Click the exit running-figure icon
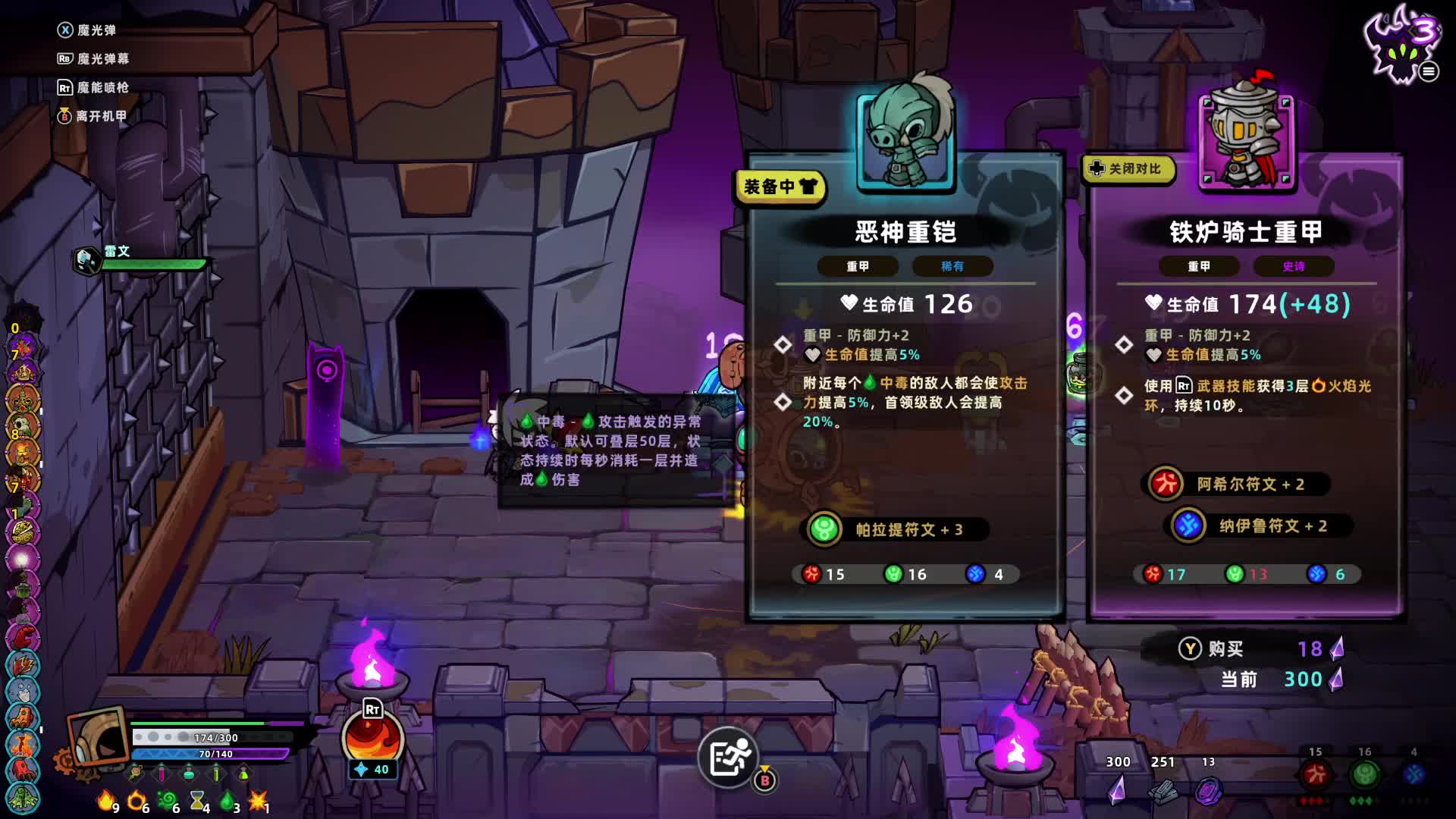 pos(729,757)
